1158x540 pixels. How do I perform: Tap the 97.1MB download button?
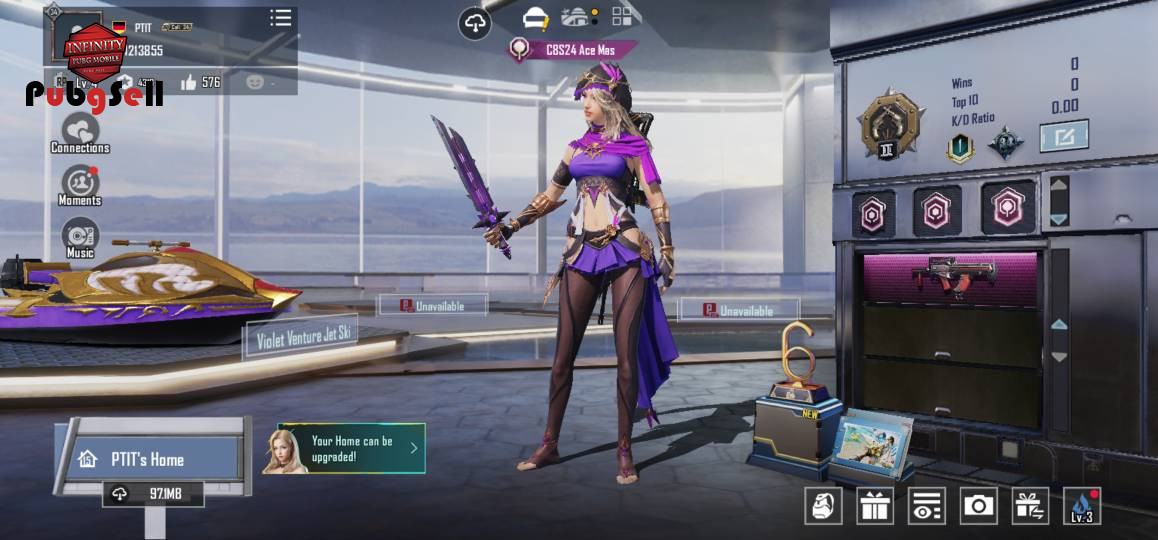point(153,494)
